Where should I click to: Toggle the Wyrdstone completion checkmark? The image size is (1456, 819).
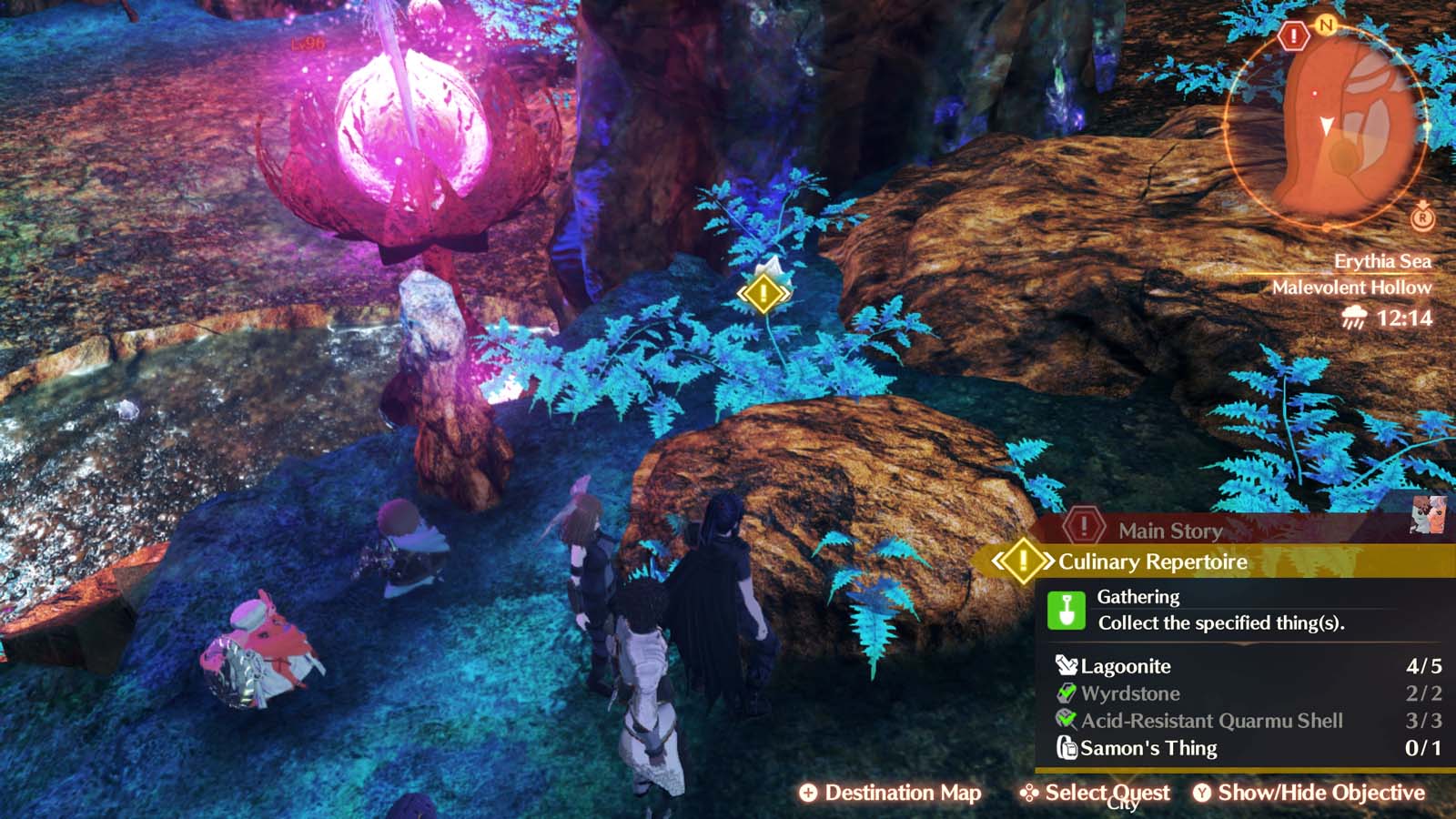point(1065,693)
